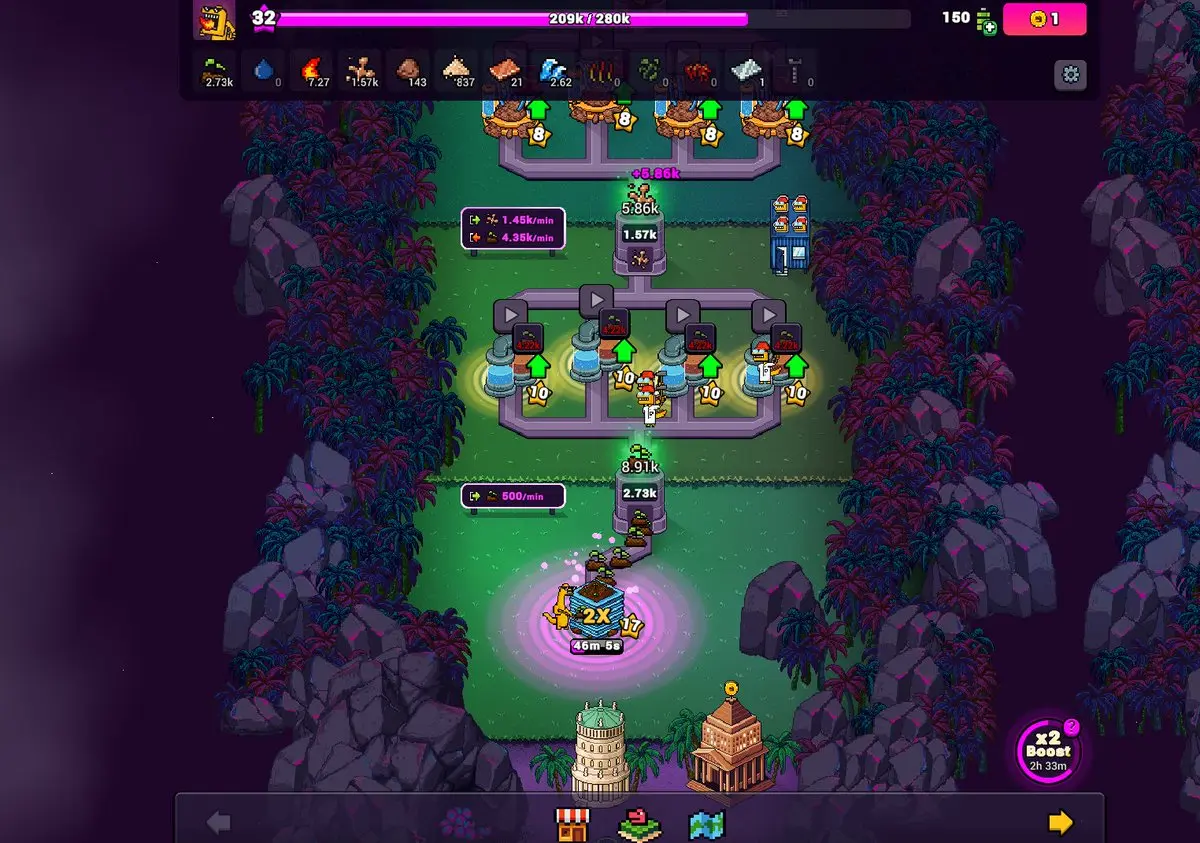Open the 500/min production rate sign
The image size is (1200, 843).
513,496
